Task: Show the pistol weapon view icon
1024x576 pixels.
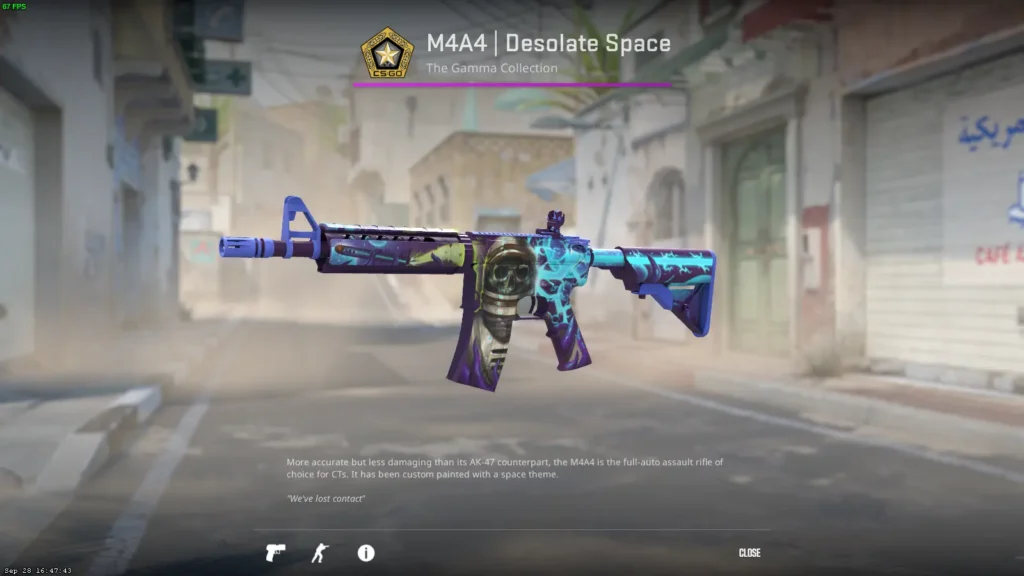Action: click(275, 553)
